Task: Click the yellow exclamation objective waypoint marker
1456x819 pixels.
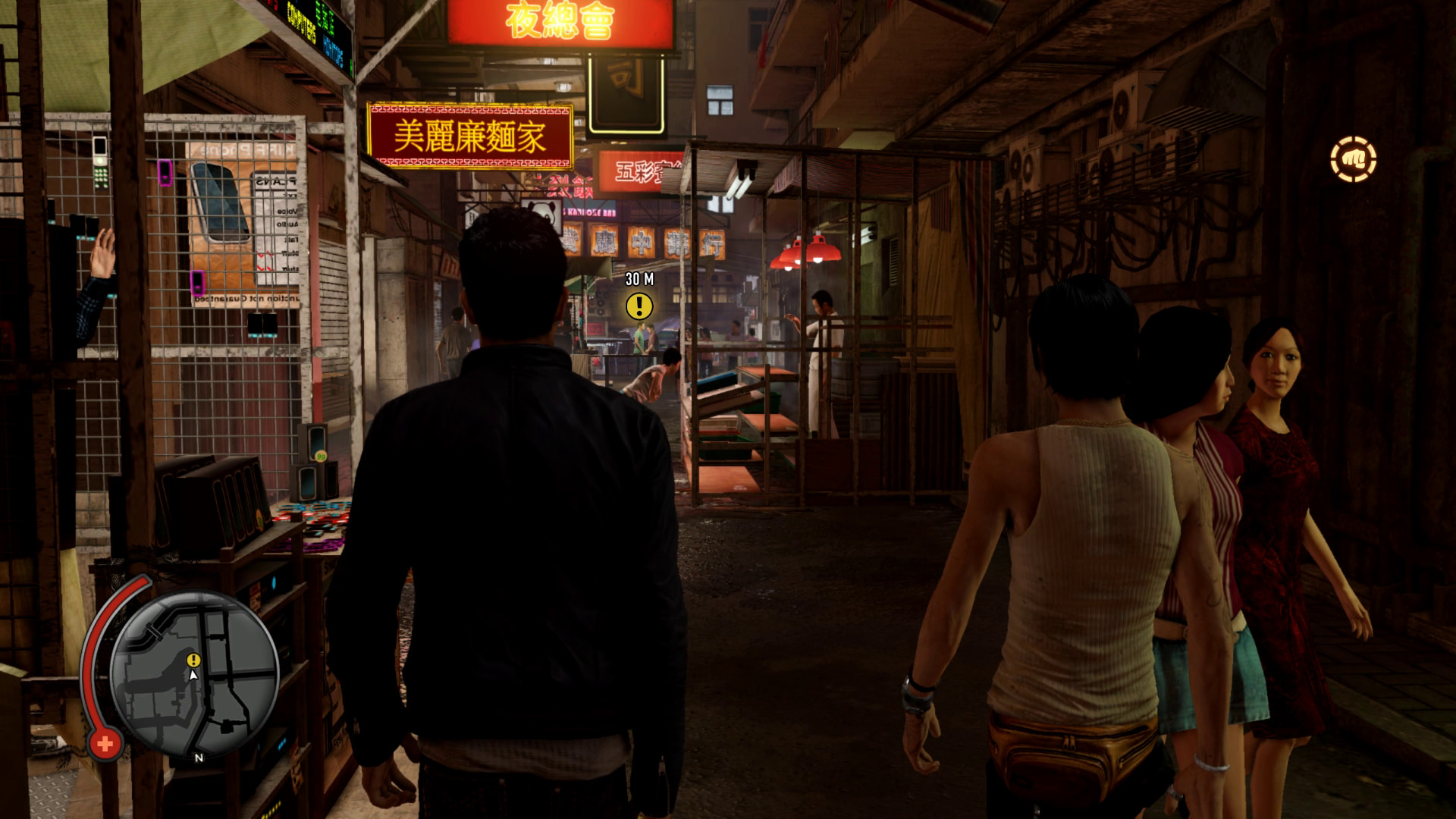Action: (x=639, y=306)
